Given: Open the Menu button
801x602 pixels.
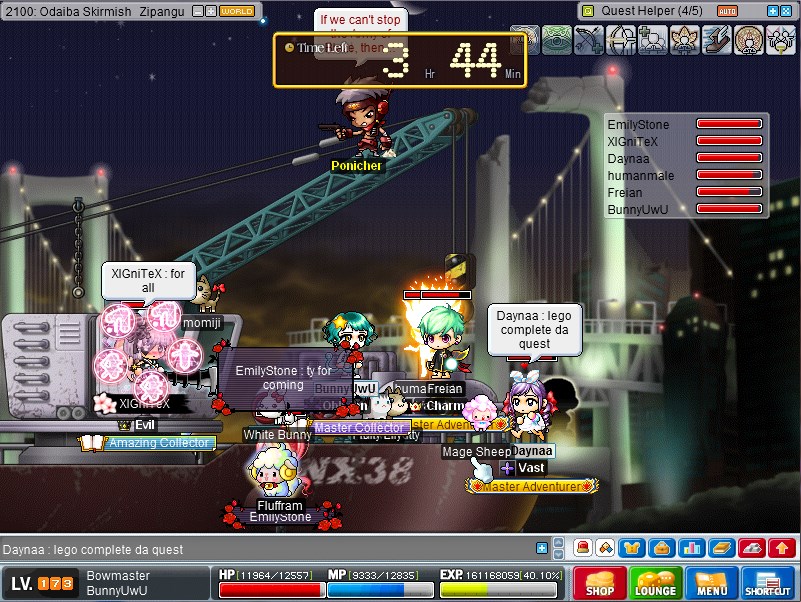Looking at the screenshot, I should 712,583.
